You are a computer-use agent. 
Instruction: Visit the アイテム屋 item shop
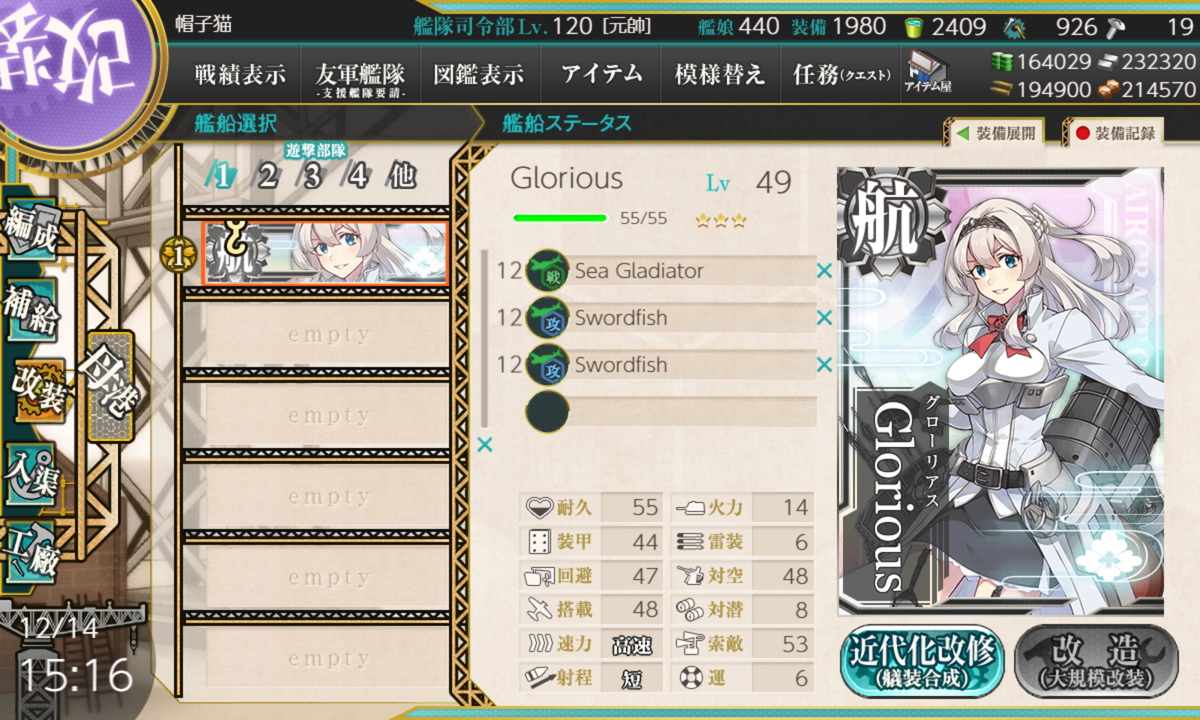coord(928,73)
